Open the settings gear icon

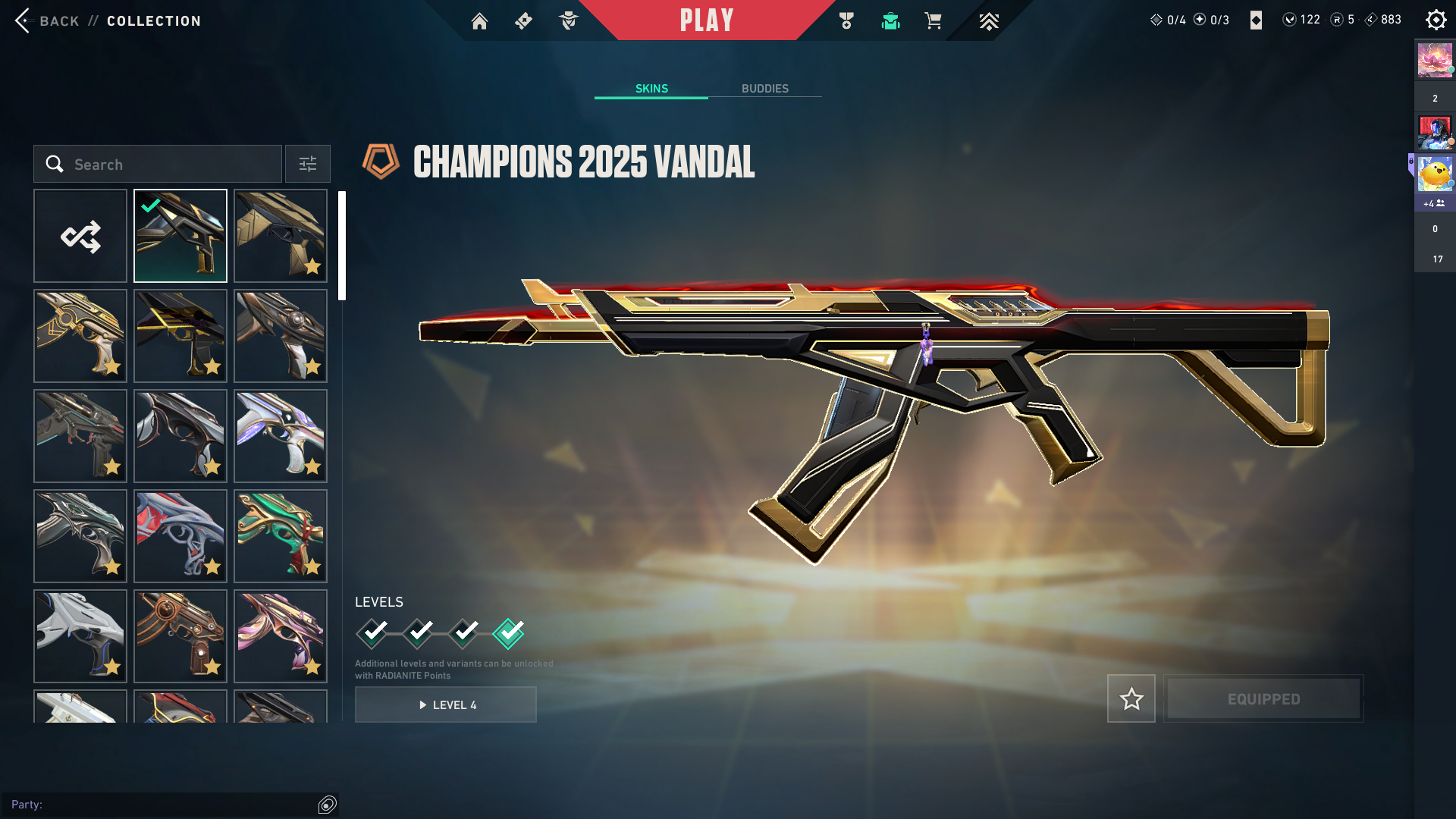pos(1436,20)
